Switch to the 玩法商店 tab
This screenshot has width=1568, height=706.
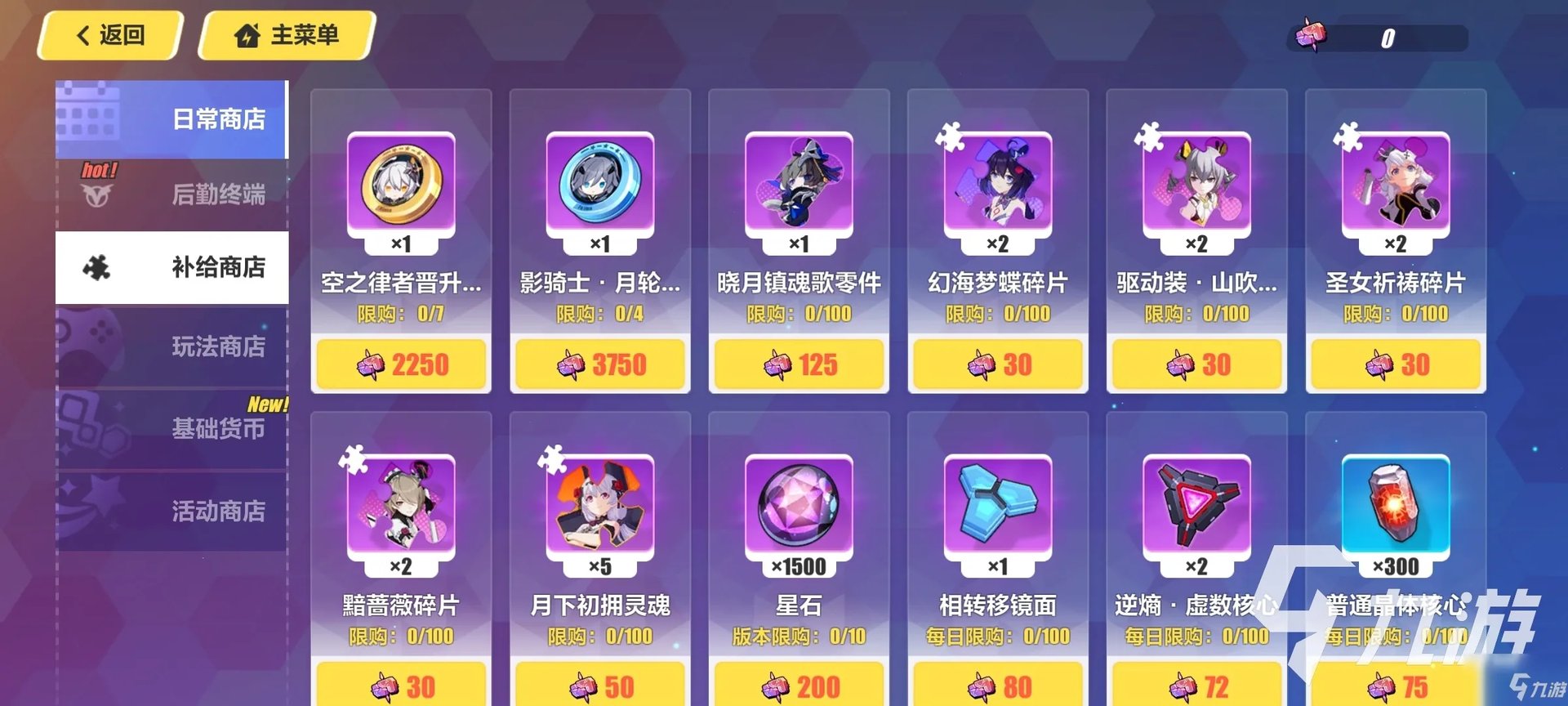click(172, 346)
